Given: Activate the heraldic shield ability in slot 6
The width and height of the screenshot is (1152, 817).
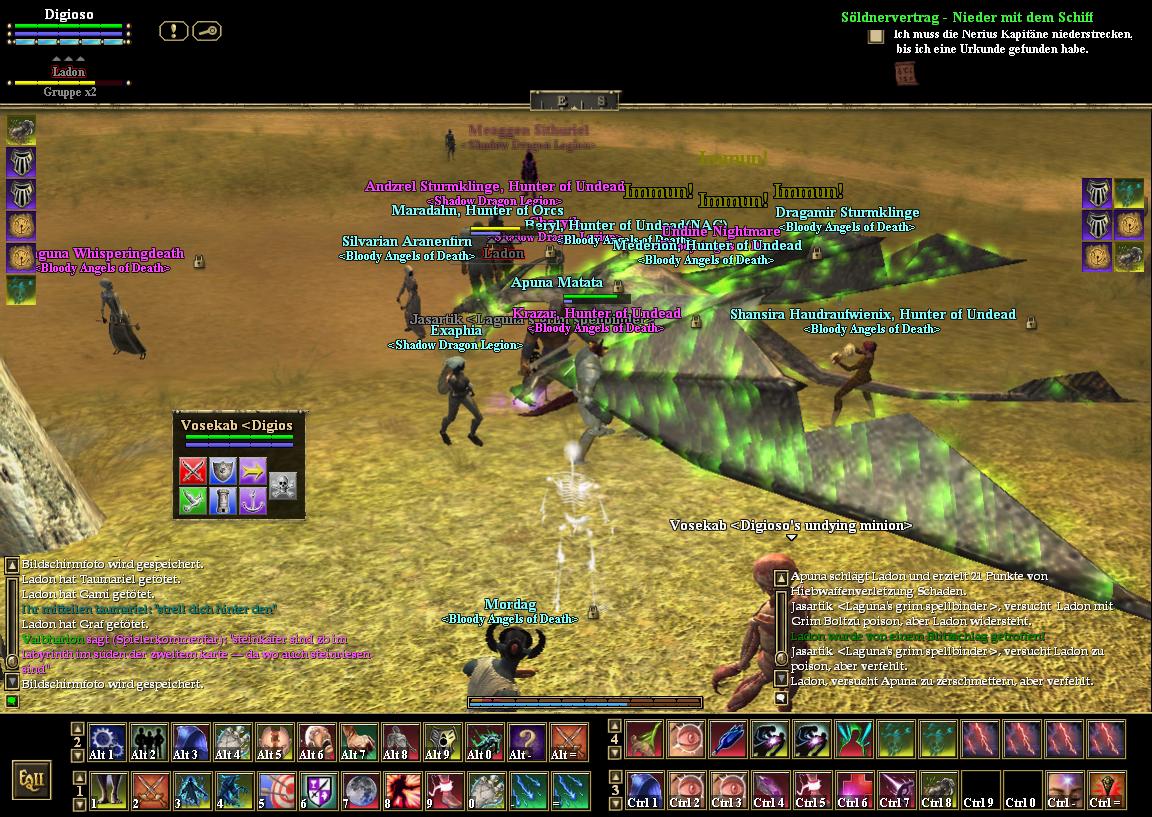Looking at the screenshot, I should (316, 790).
